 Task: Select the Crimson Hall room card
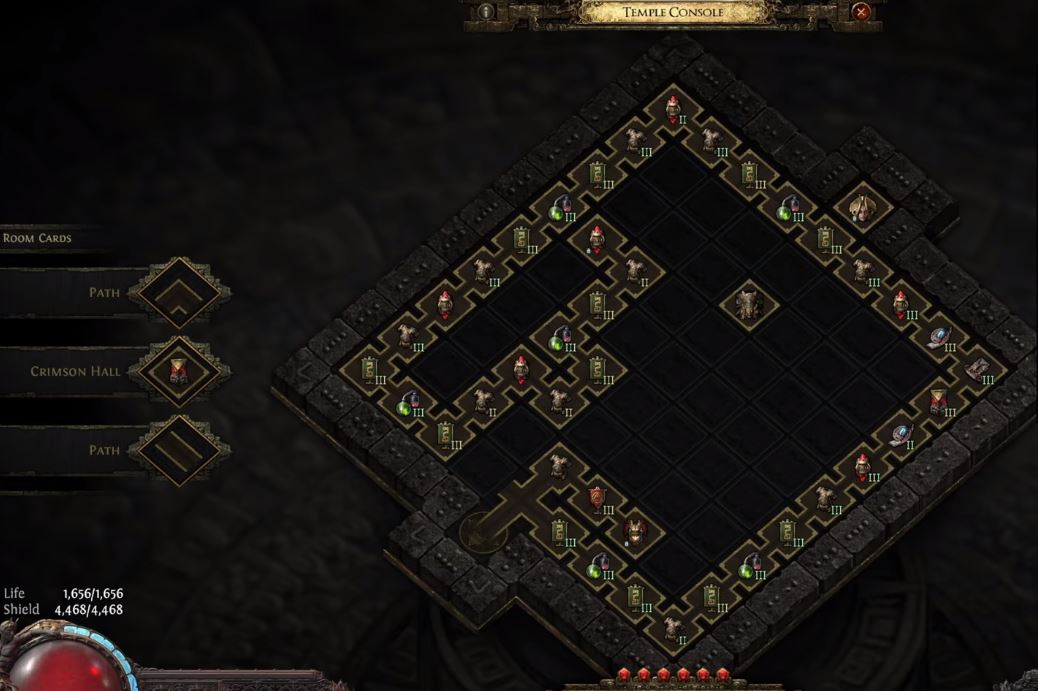click(x=179, y=372)
